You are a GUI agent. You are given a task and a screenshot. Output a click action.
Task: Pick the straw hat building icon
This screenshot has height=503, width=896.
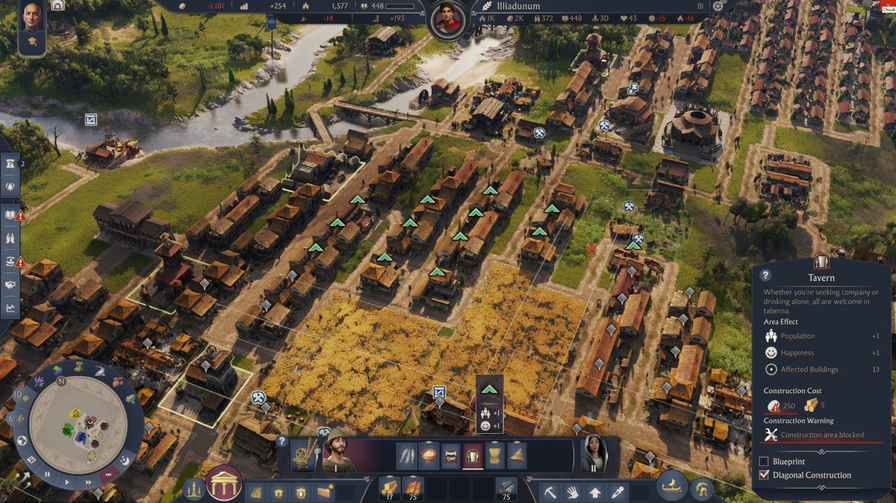click(516, 456)
